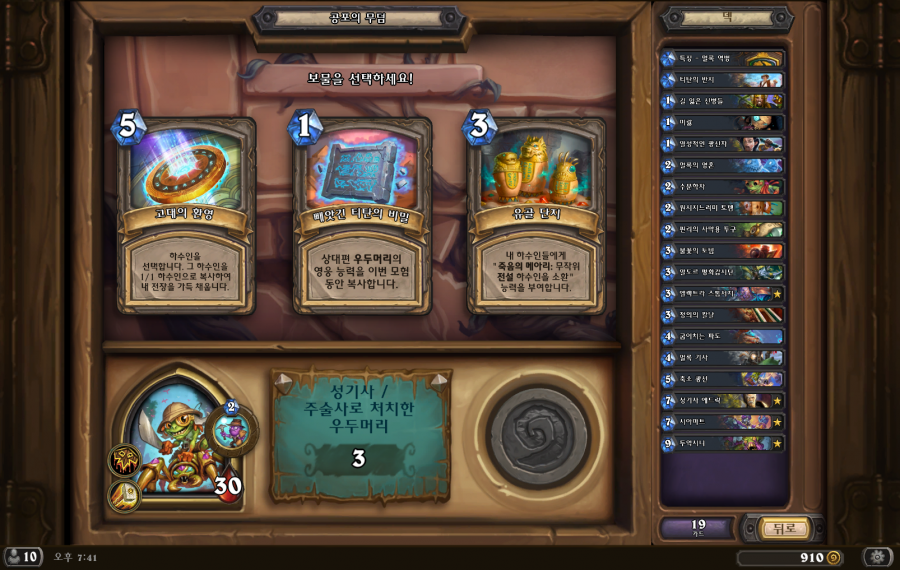Click the 미끼 card row
The image size is (900, 570).
click(x=722, y=123)
